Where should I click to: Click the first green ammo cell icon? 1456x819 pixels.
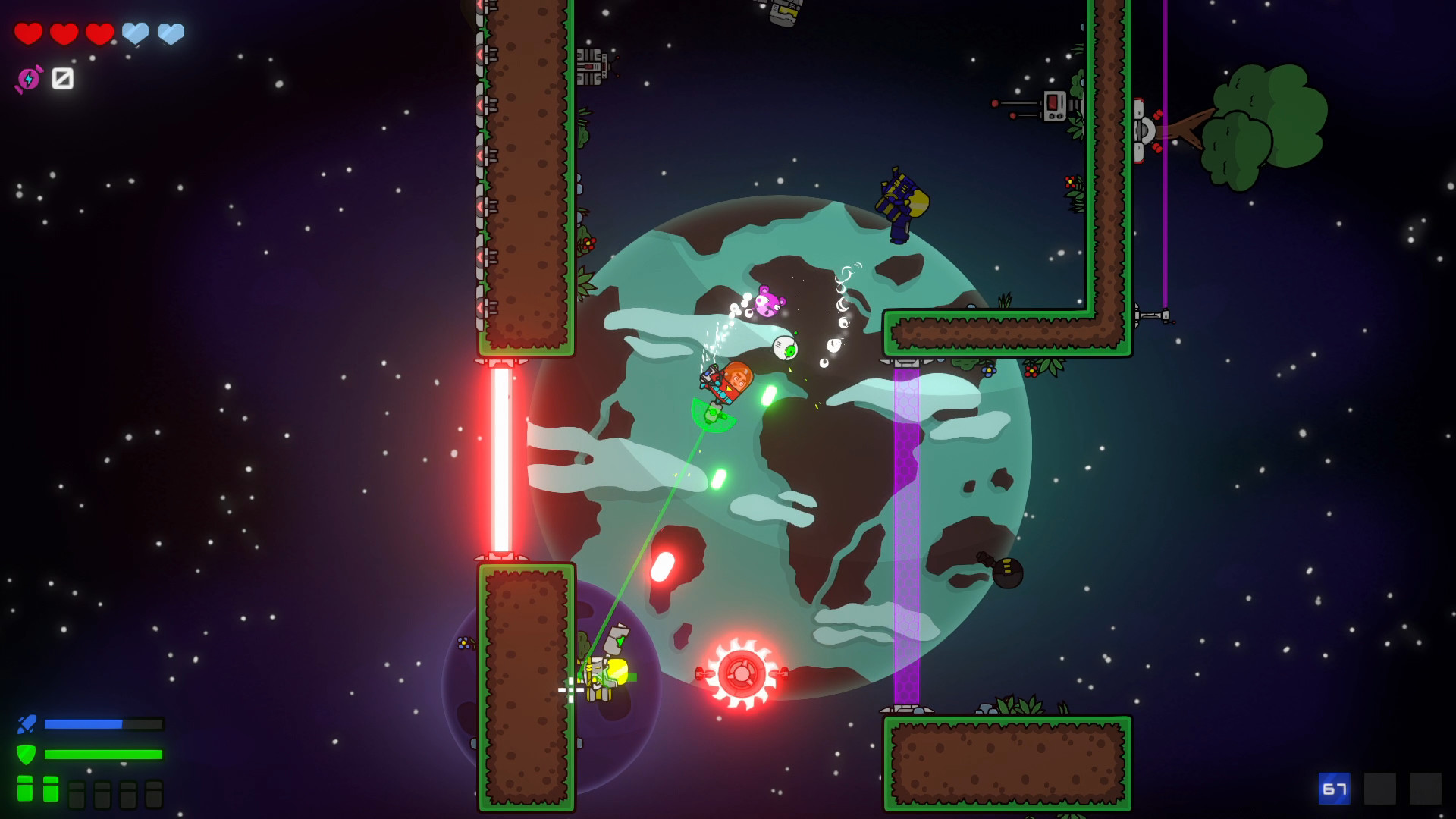click(x=25, y=790)
